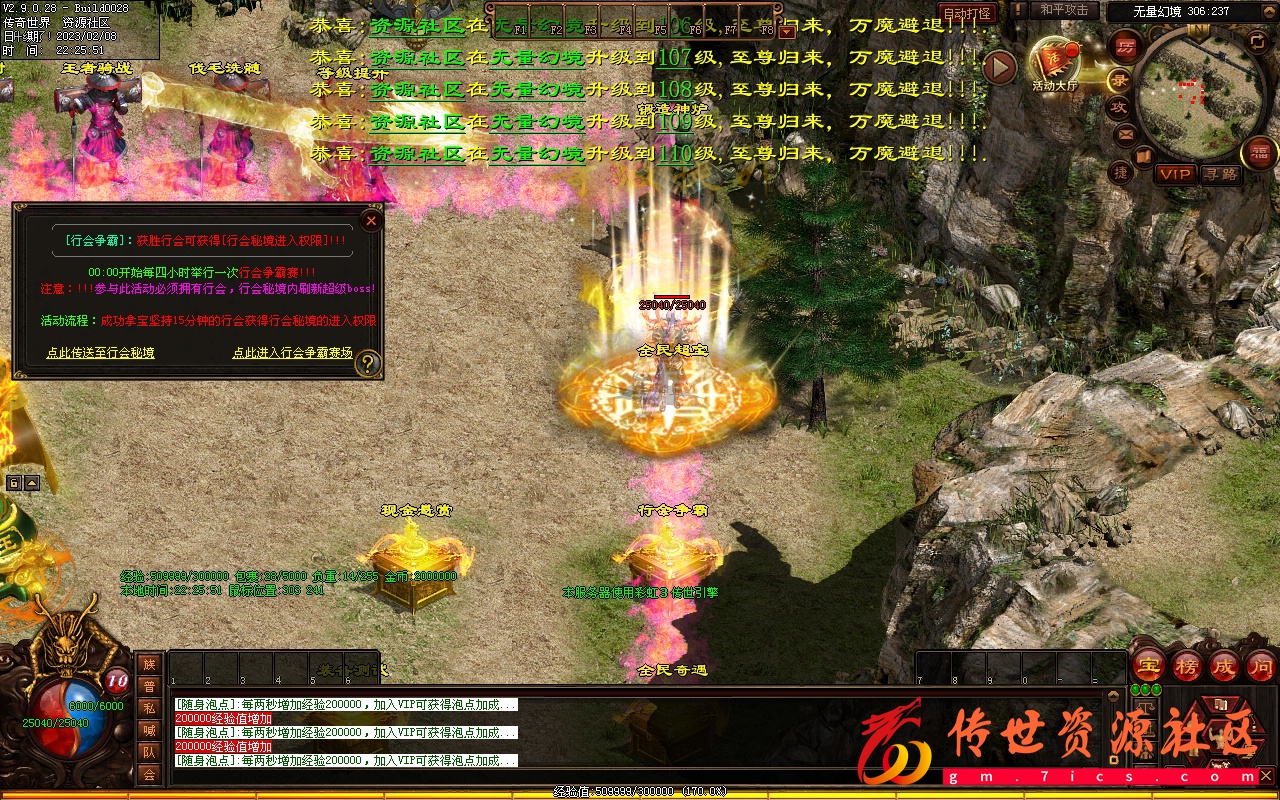Click the 问 help button
The width and height of the screenshot is (1280, 800).
[1261, 666]
